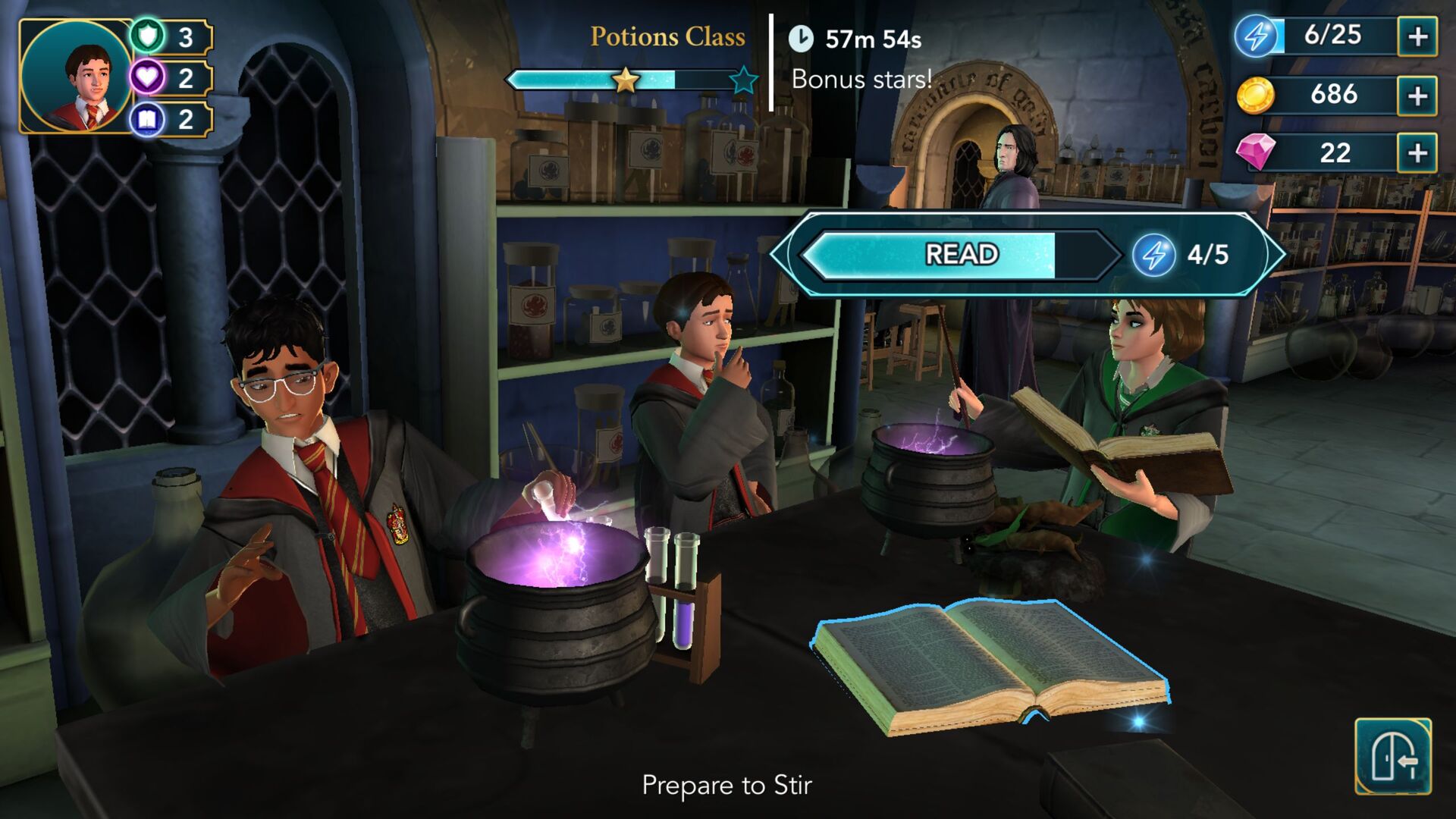Select the Potions Class title
Screen dimensions: 1456x819
(666, 36)
